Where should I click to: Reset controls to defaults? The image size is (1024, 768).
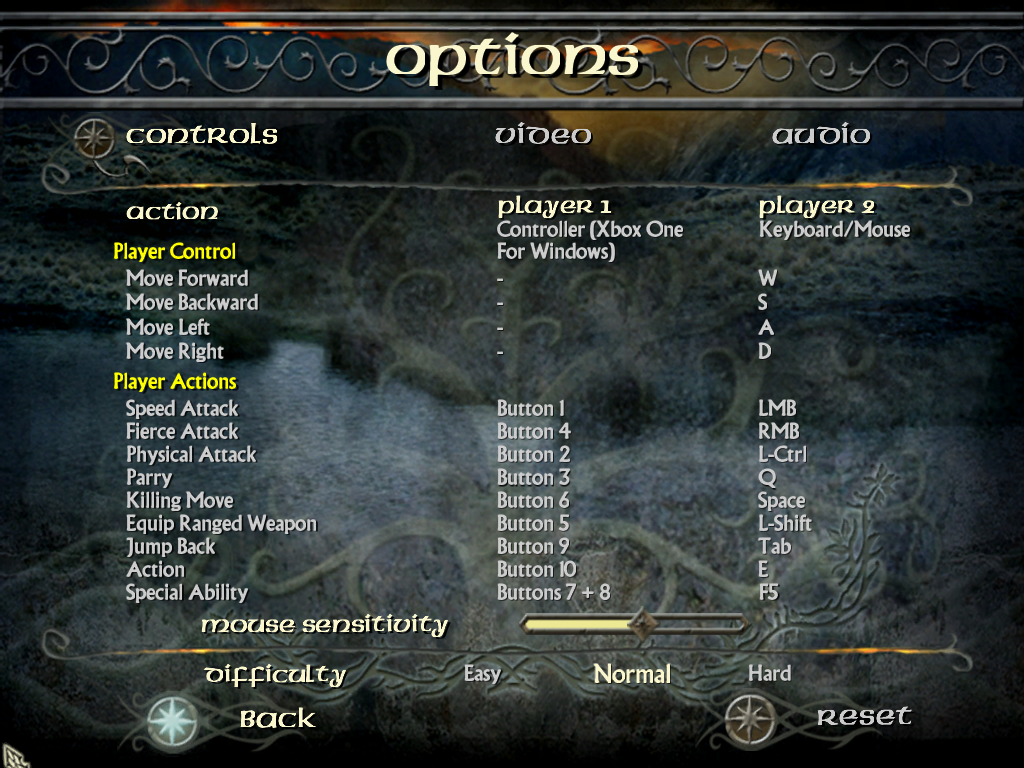coord(864,716)
